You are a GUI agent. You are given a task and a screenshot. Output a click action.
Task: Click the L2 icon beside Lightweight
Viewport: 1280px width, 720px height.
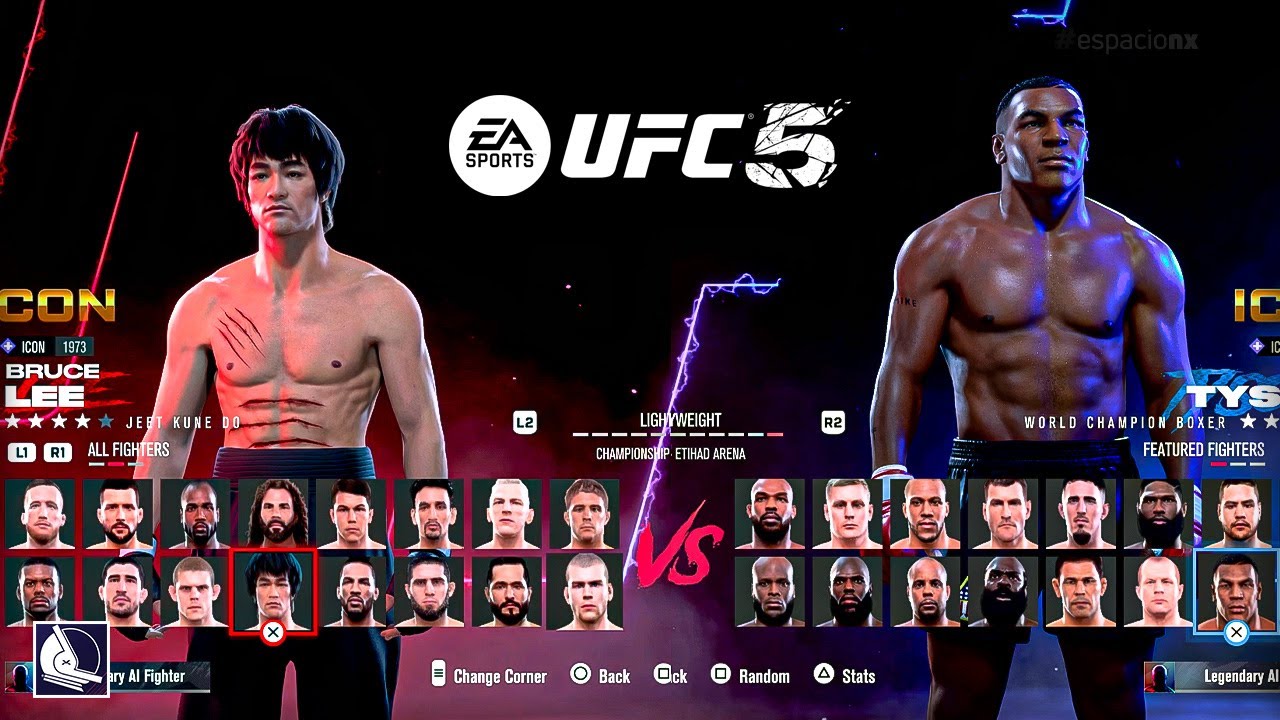pyautogui.click(x=524, y=422)
